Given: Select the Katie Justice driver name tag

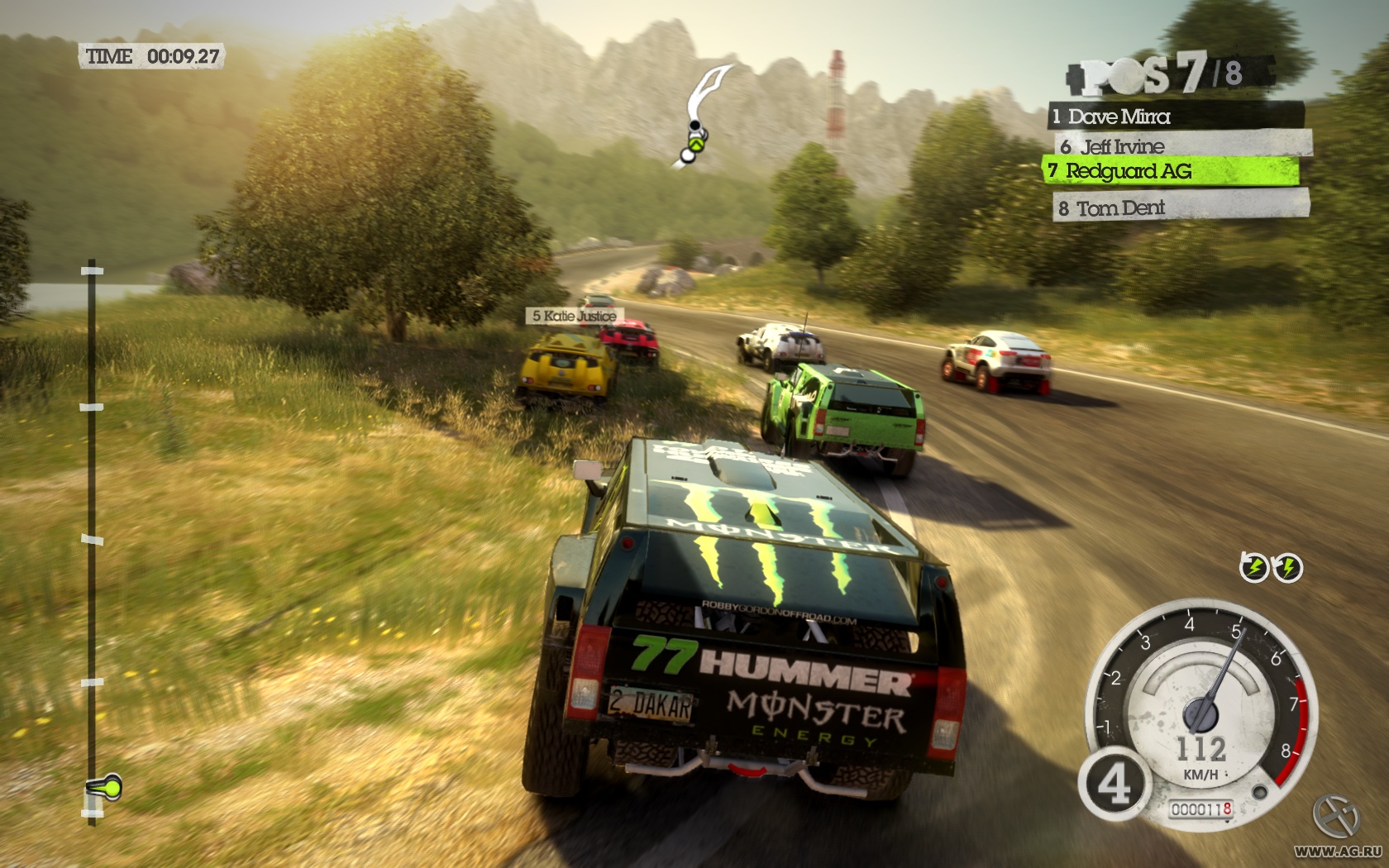Looking at the screenshot, I should pyautogui.click(x=575, y=316).
